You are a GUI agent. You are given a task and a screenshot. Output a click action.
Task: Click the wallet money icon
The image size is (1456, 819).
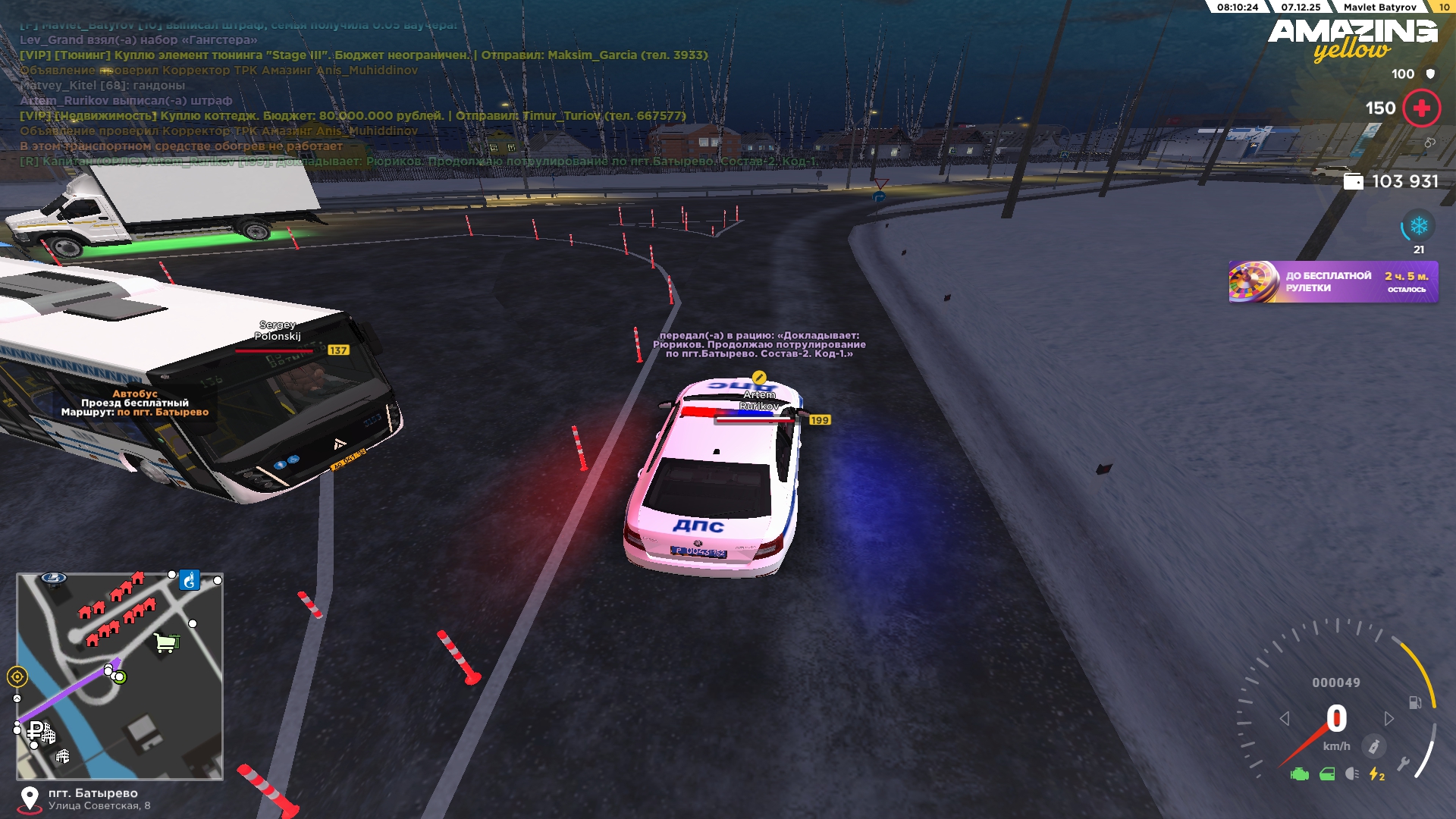1353,182
